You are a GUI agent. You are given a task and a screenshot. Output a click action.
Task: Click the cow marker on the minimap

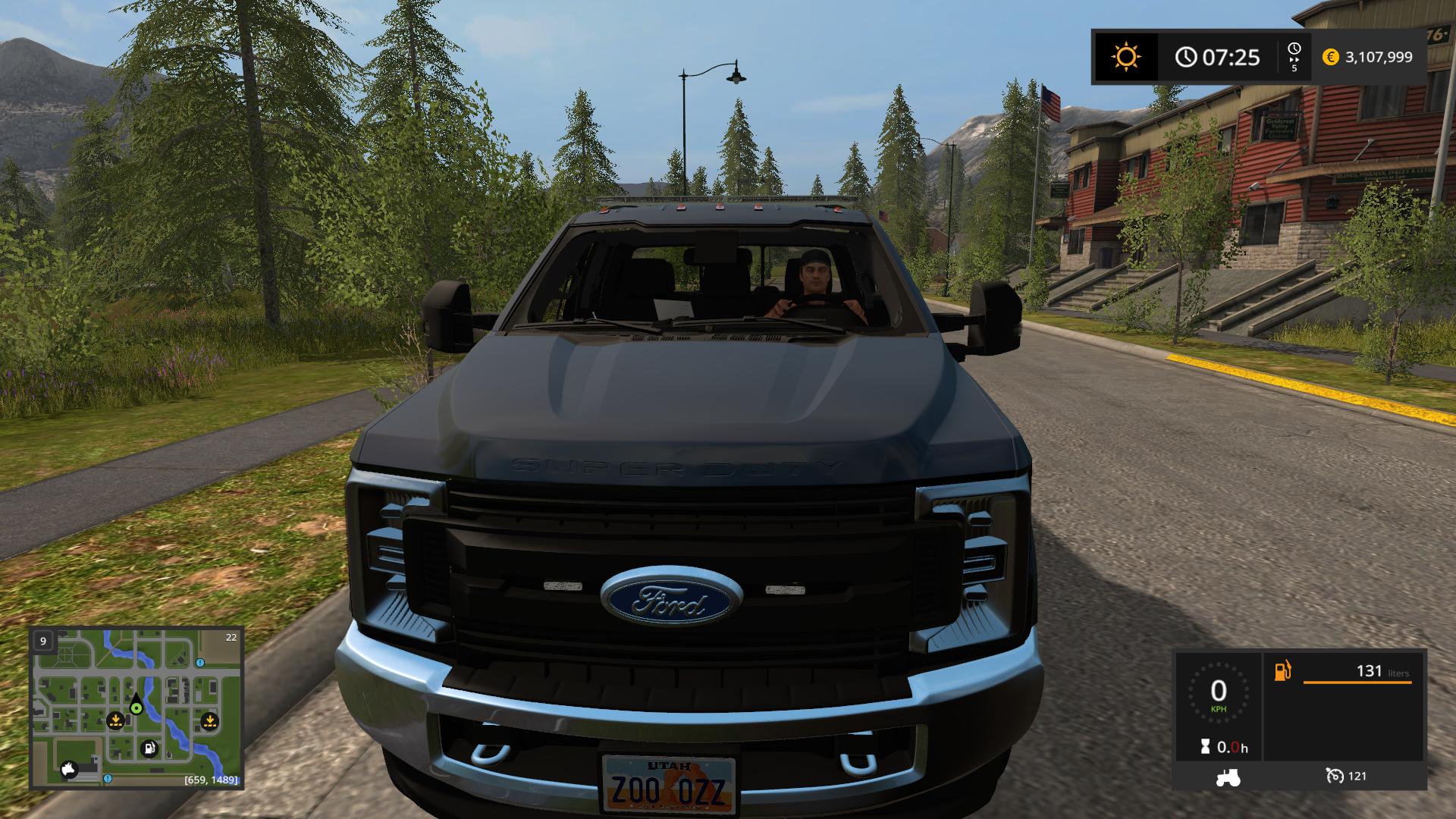click(70, 769)
